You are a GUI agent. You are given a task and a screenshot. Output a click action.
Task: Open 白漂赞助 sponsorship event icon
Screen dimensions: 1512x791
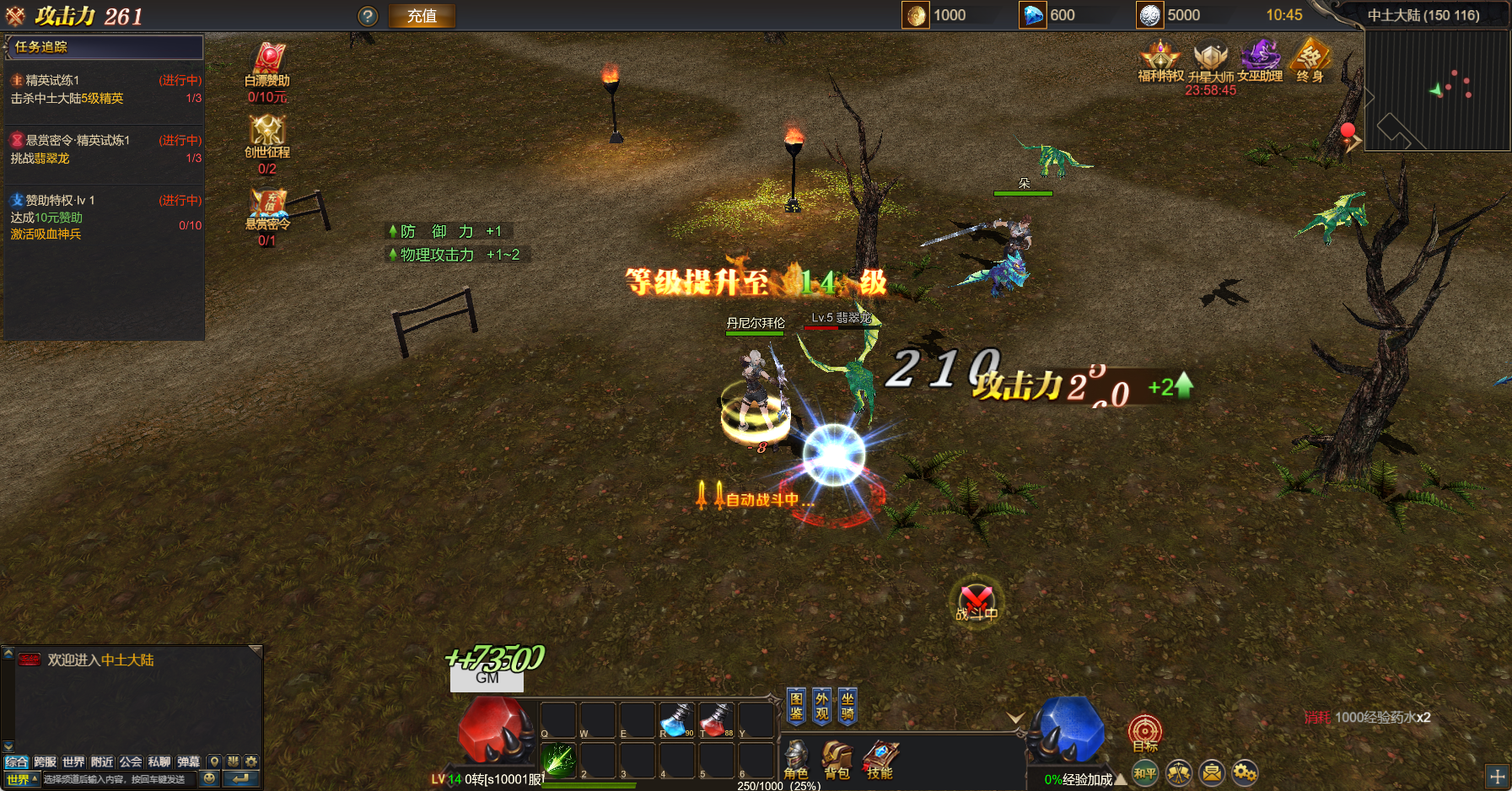(x=267, y=62)
